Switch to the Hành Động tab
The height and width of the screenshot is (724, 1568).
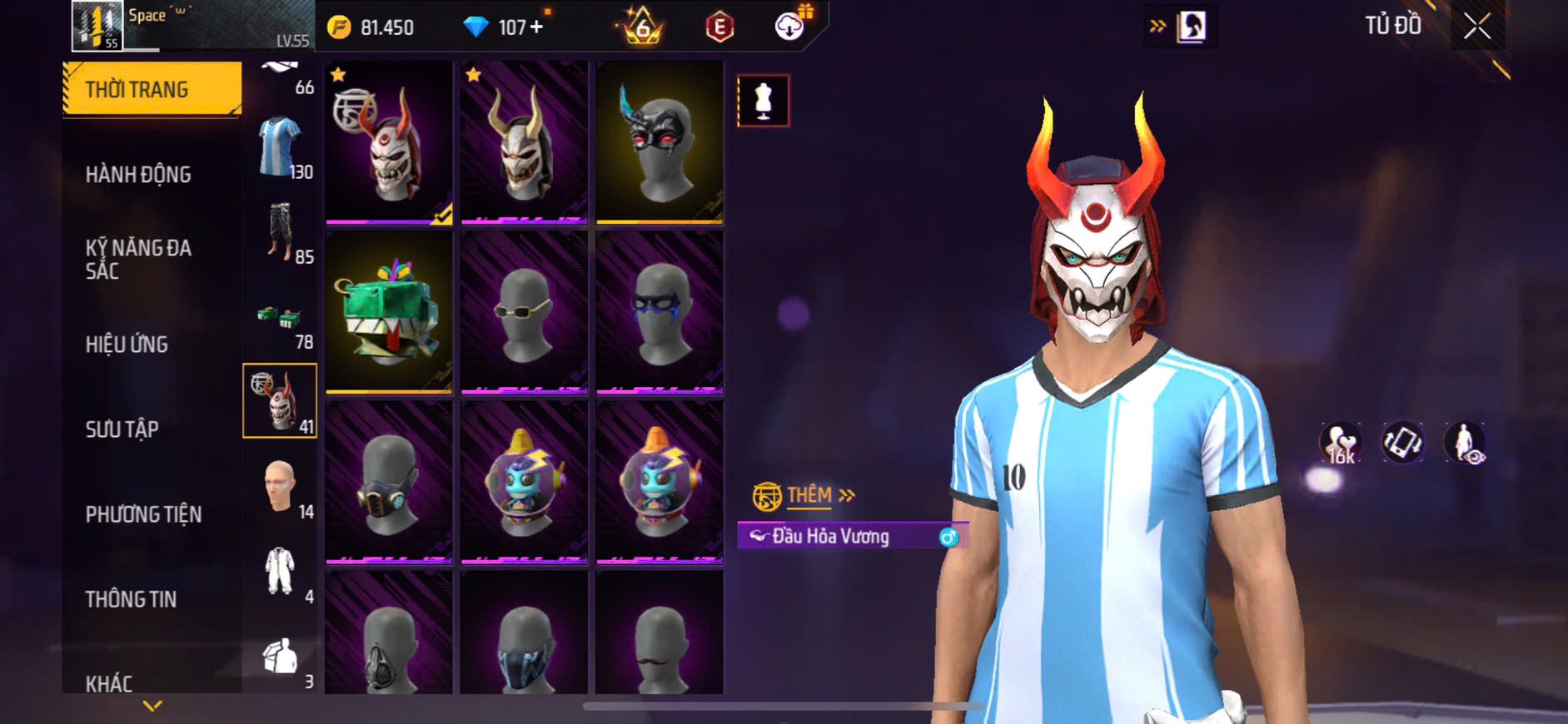(138, 175)
